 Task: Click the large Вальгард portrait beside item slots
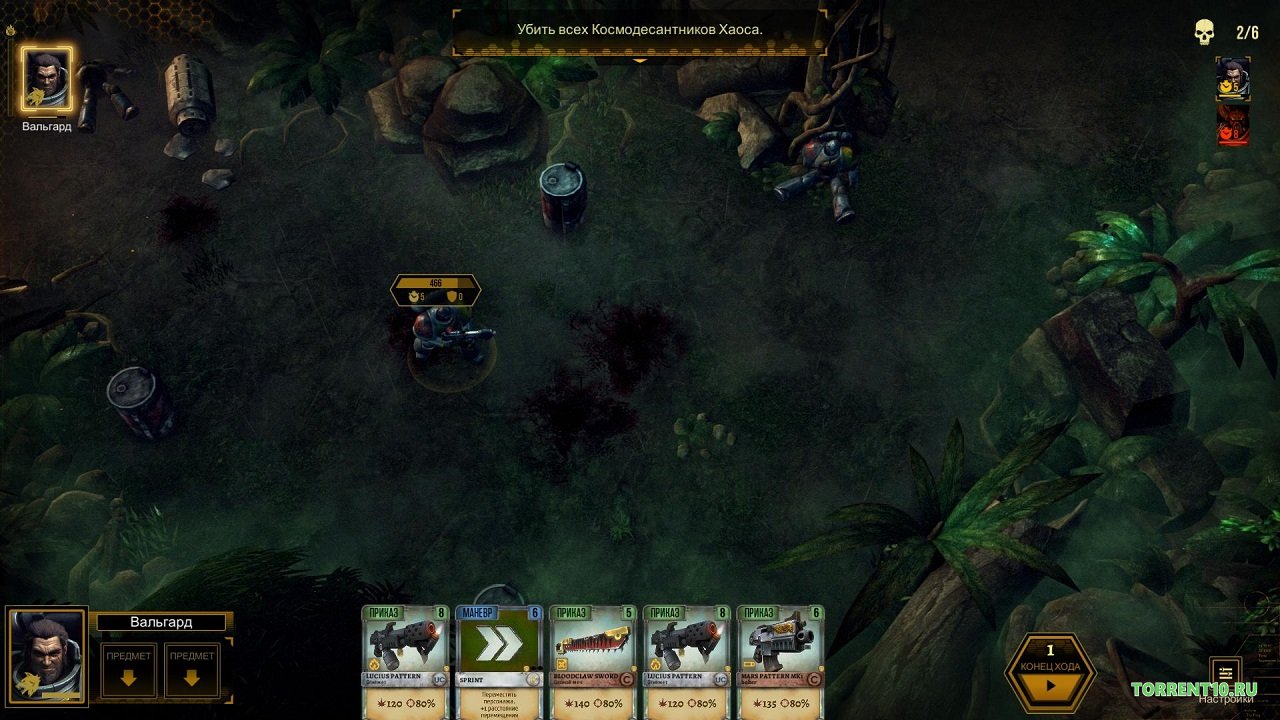pyautogui.click(x=47, y=657)
